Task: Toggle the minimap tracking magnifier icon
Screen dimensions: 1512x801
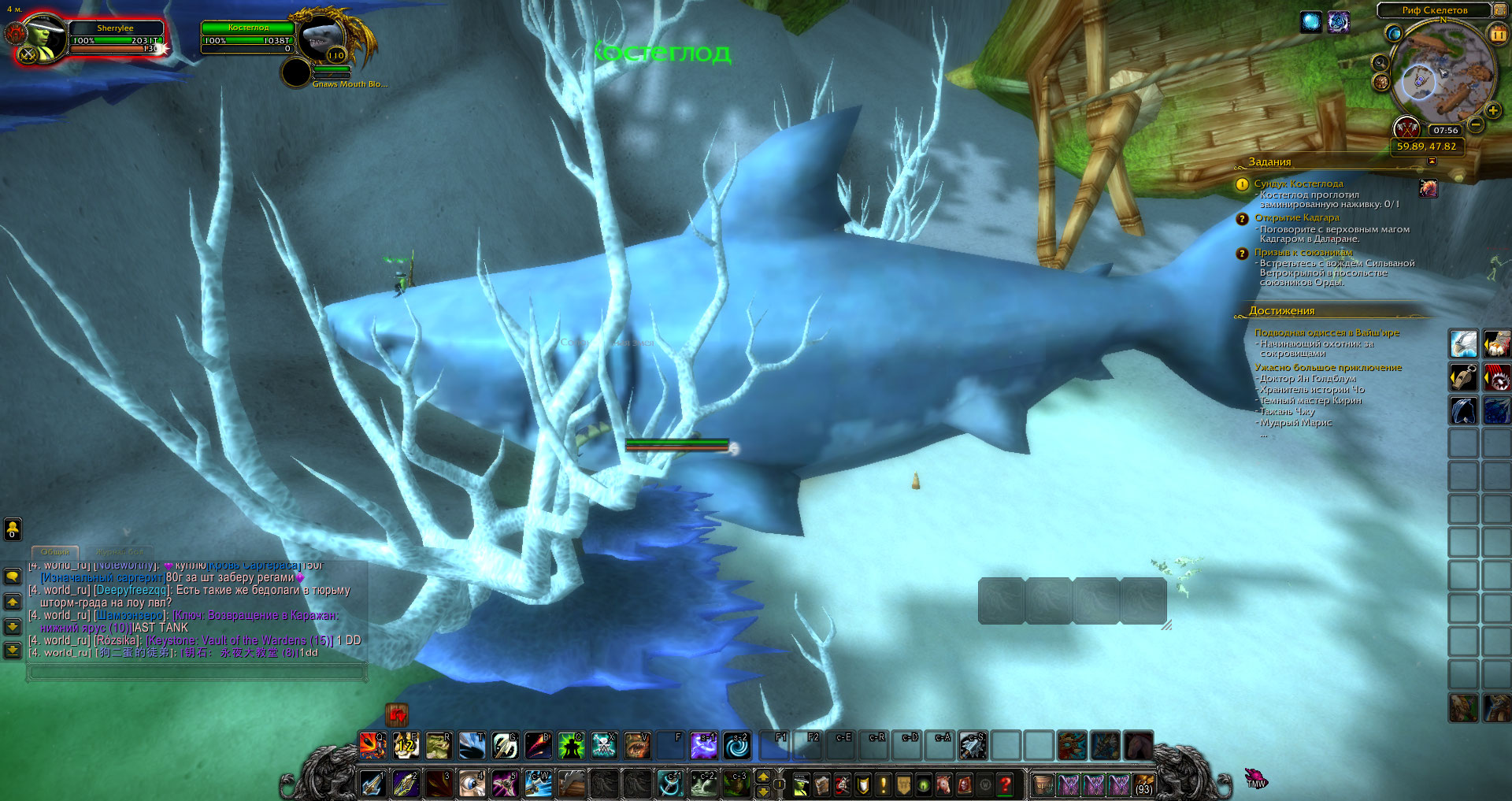Action: [x=1380, y=63]
